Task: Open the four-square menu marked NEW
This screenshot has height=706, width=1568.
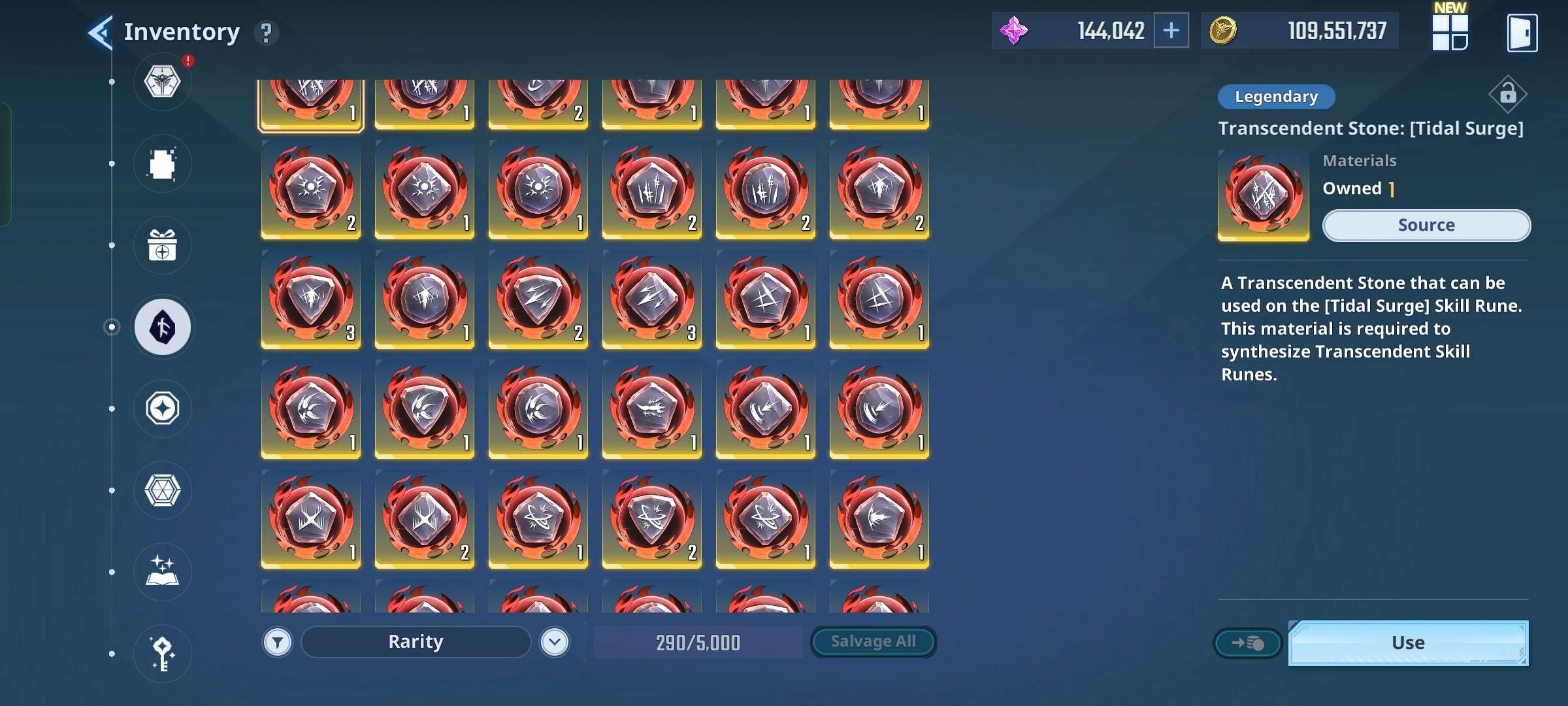Action: [x=1450, y=32]
